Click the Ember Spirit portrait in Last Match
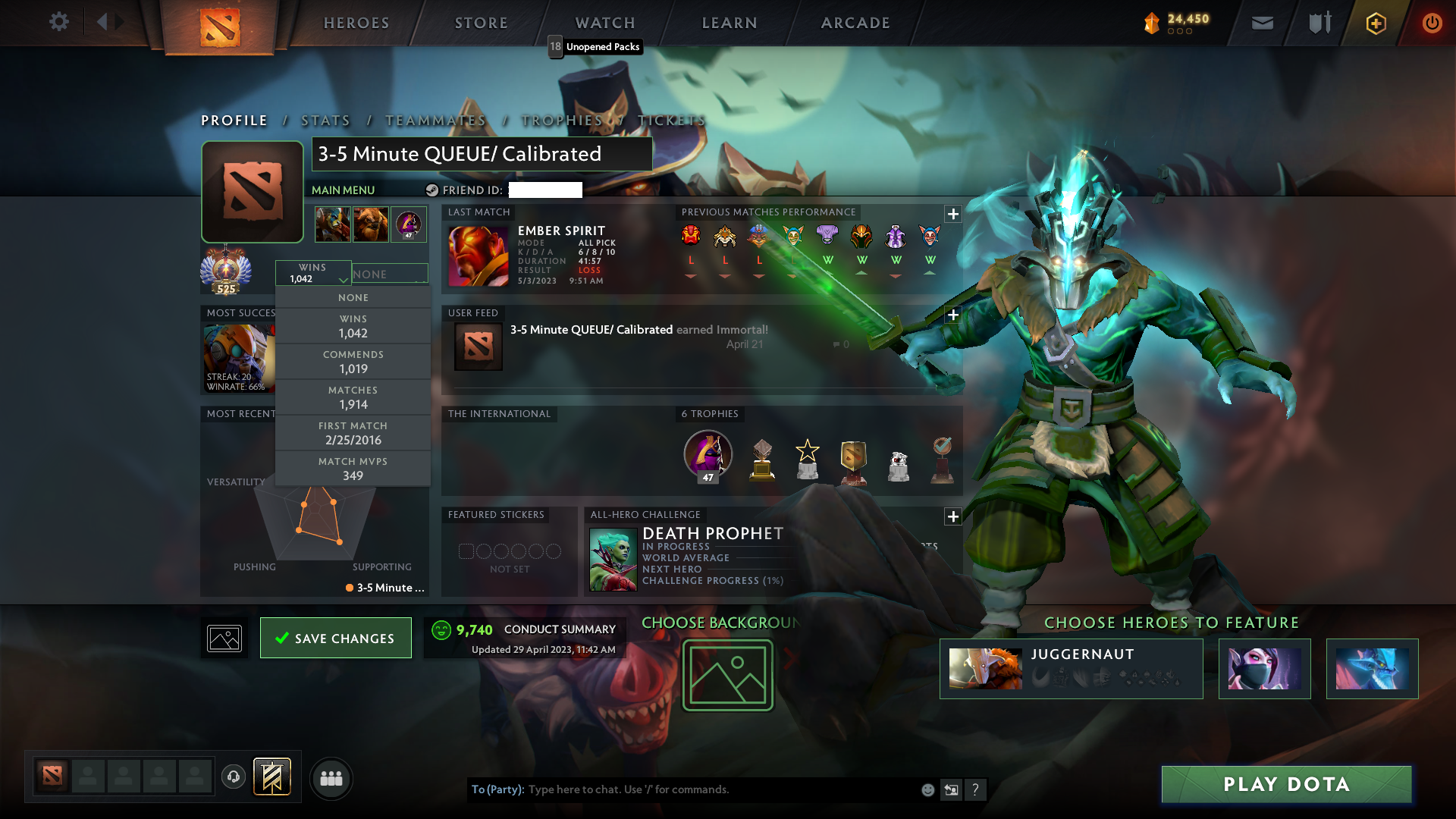The width and height of the screenshot is (1456, 819). tap(478, 255)
